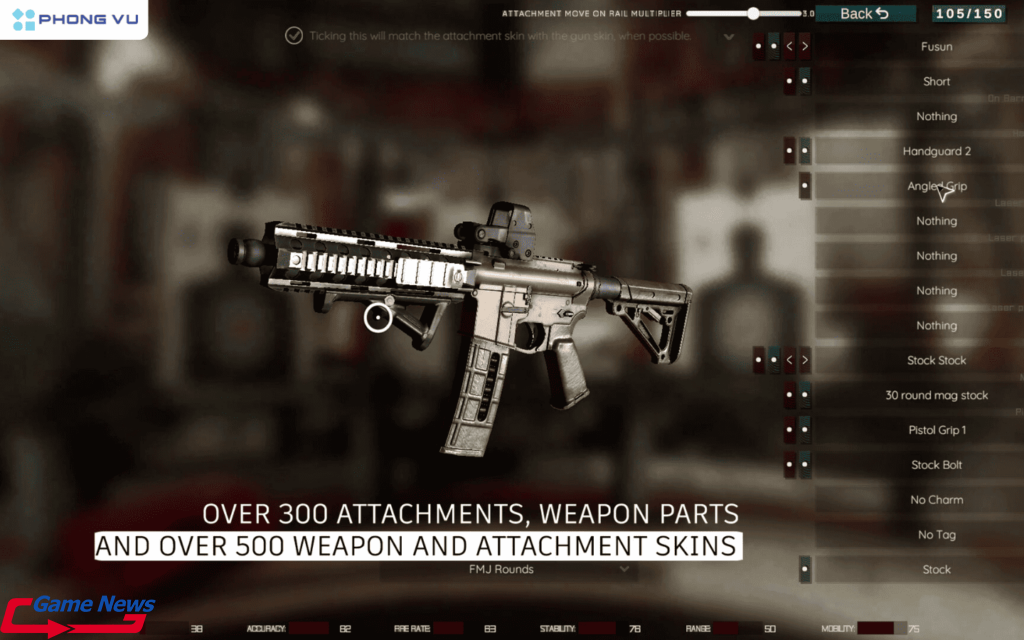Tick the match attachment skin checkbox
Screen dimensions: 1024x640
point(294,36)
